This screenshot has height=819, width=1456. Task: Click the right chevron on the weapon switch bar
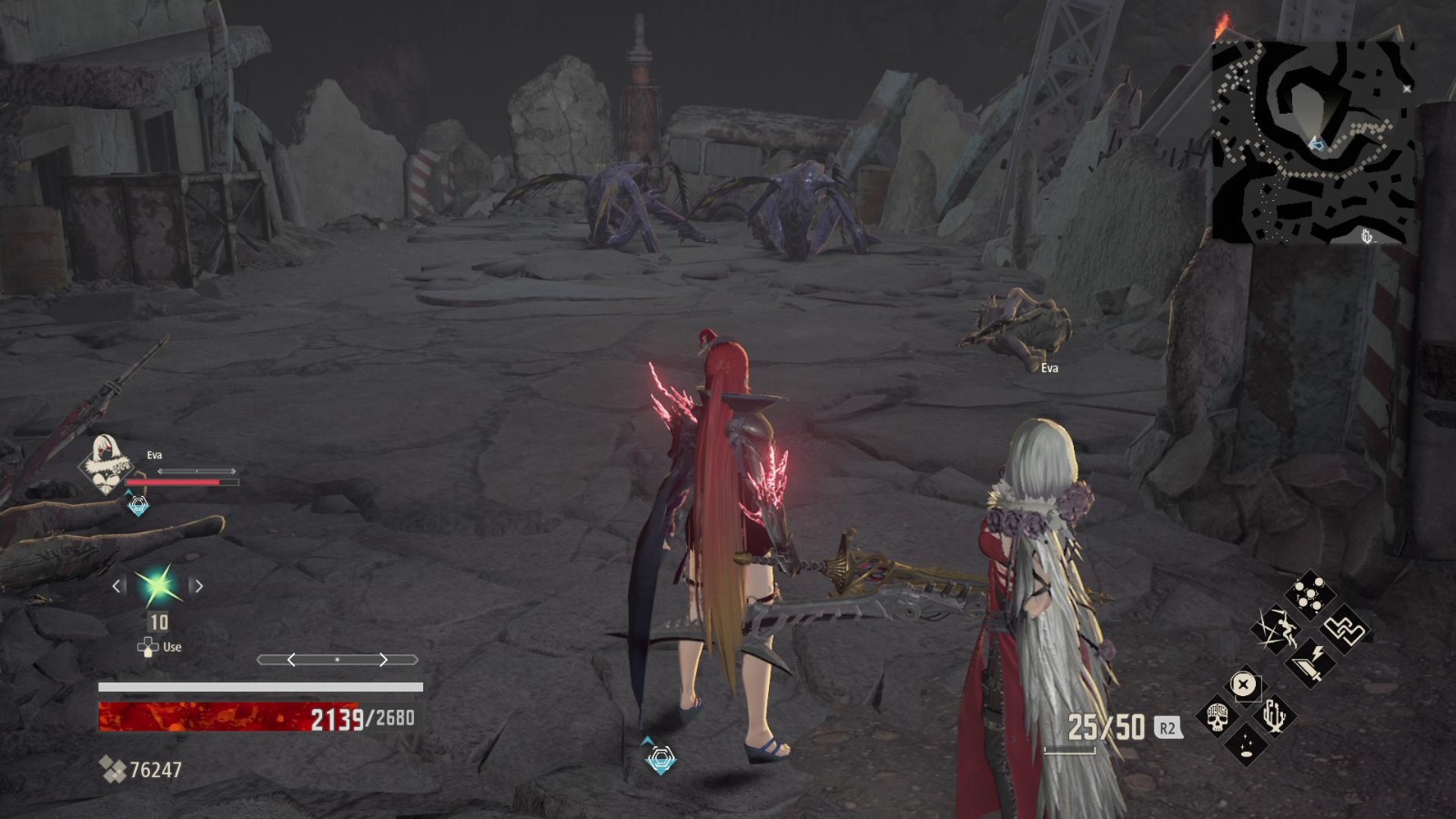(385, 660)
